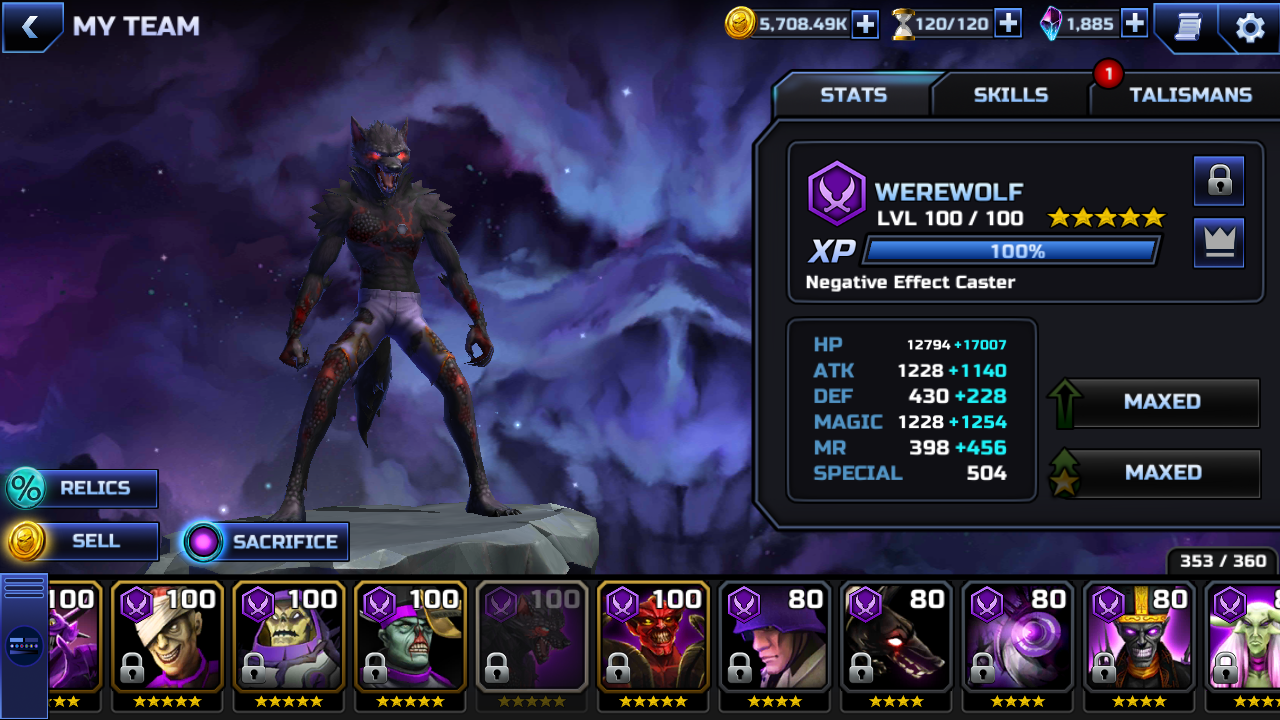Pick the black jackal level 80 hero
The width and height of the screenshot is (1280, 720).
click(896, 637)
